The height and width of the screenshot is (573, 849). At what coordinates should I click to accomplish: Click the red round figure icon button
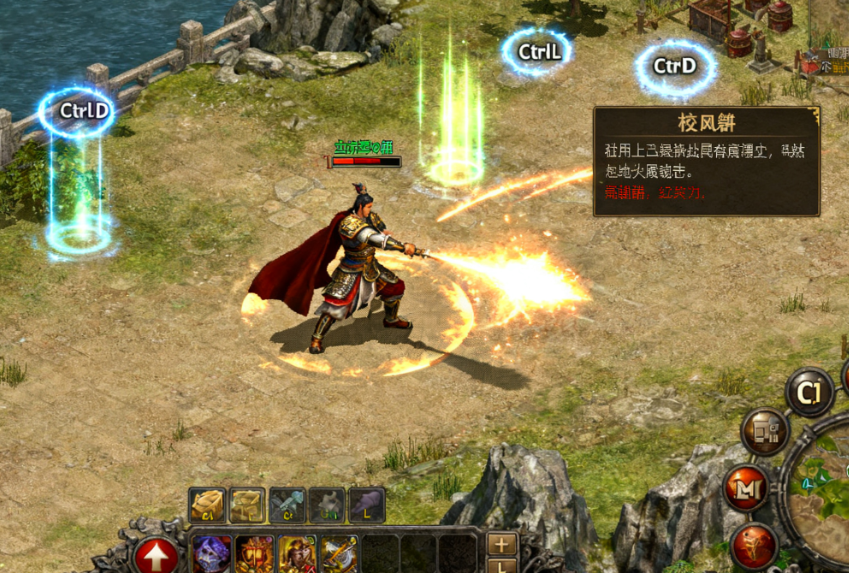tap(755, 545)
